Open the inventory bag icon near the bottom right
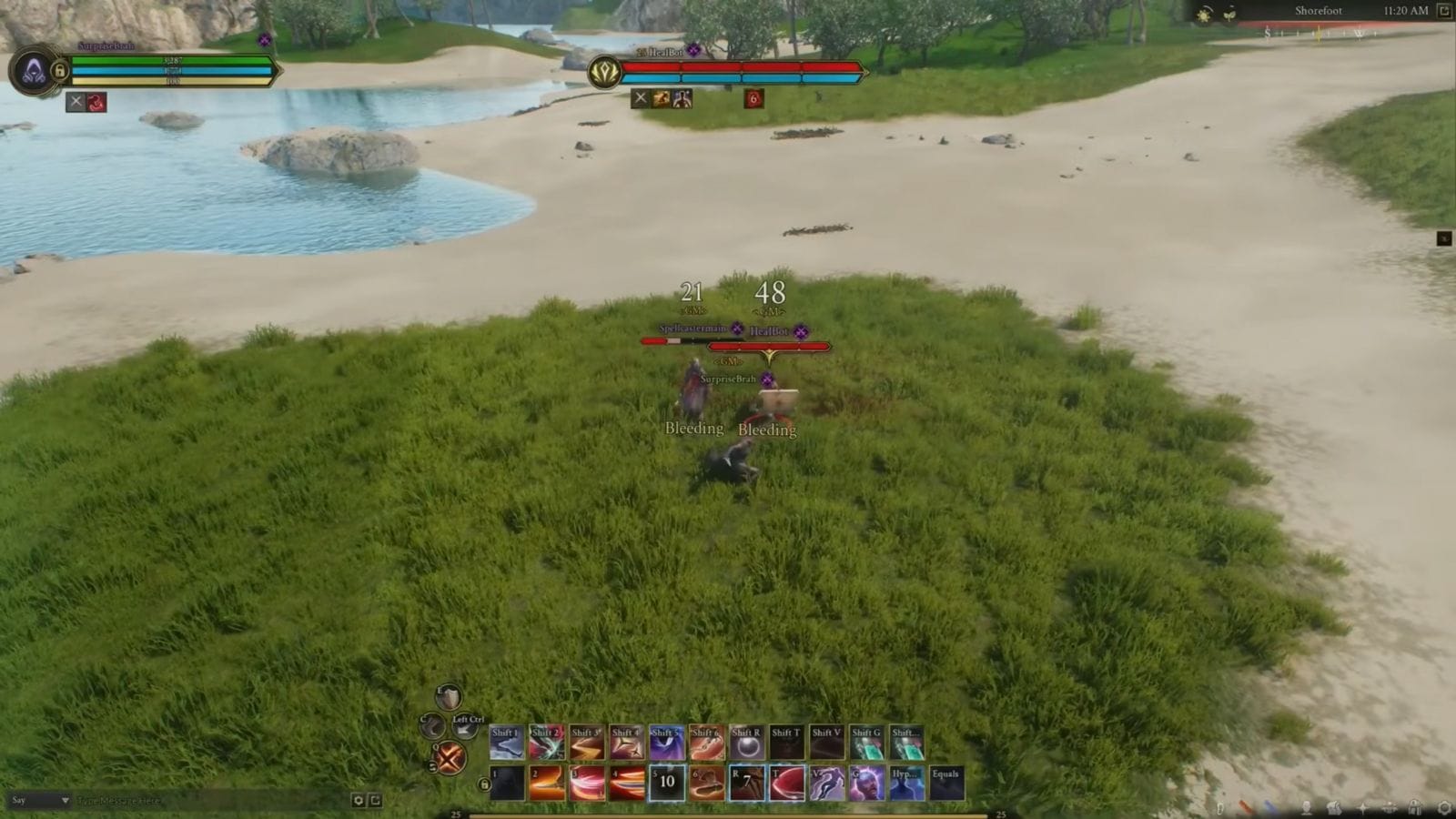The height and width of the screenshot is (819, 1456). tap(1334, 808)
